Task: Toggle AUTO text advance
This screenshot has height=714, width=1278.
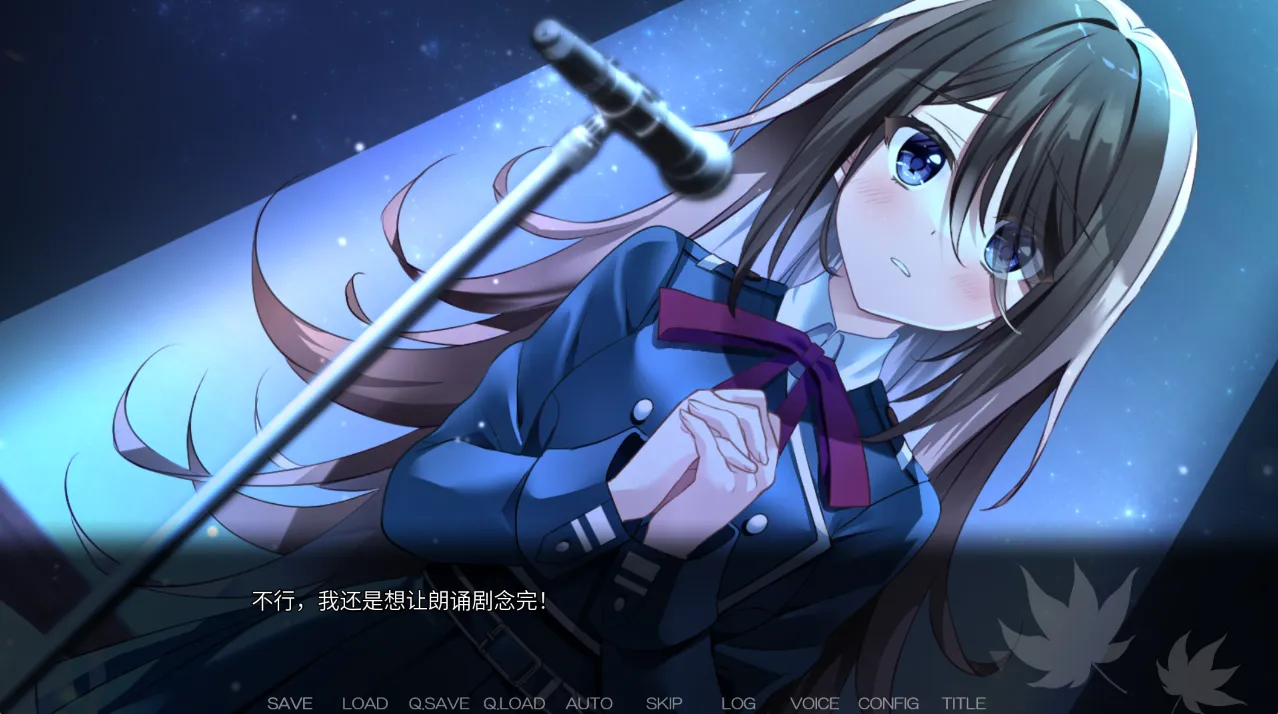Action: (x=589, y=703)
